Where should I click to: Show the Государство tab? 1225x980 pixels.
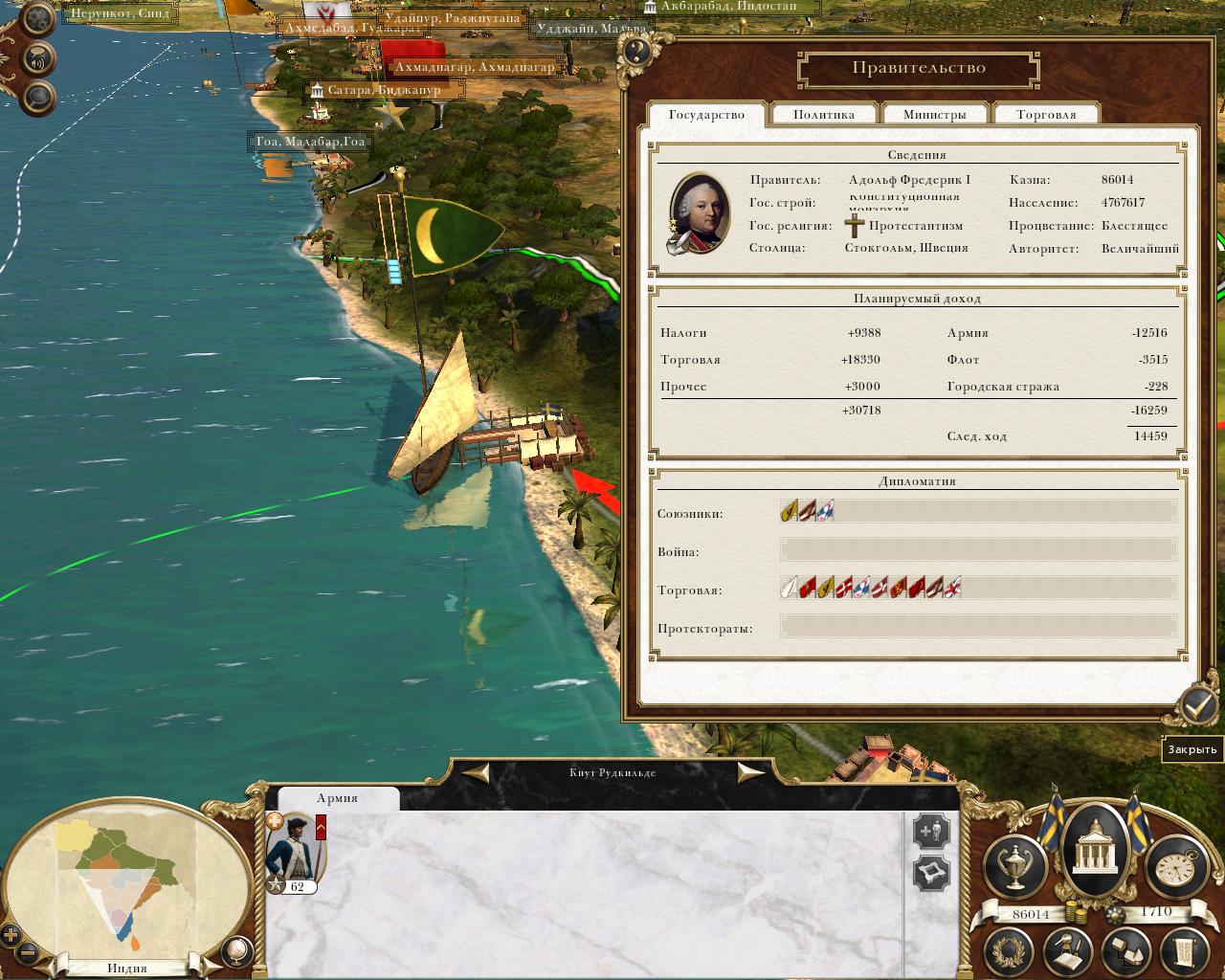coord(706,115)
